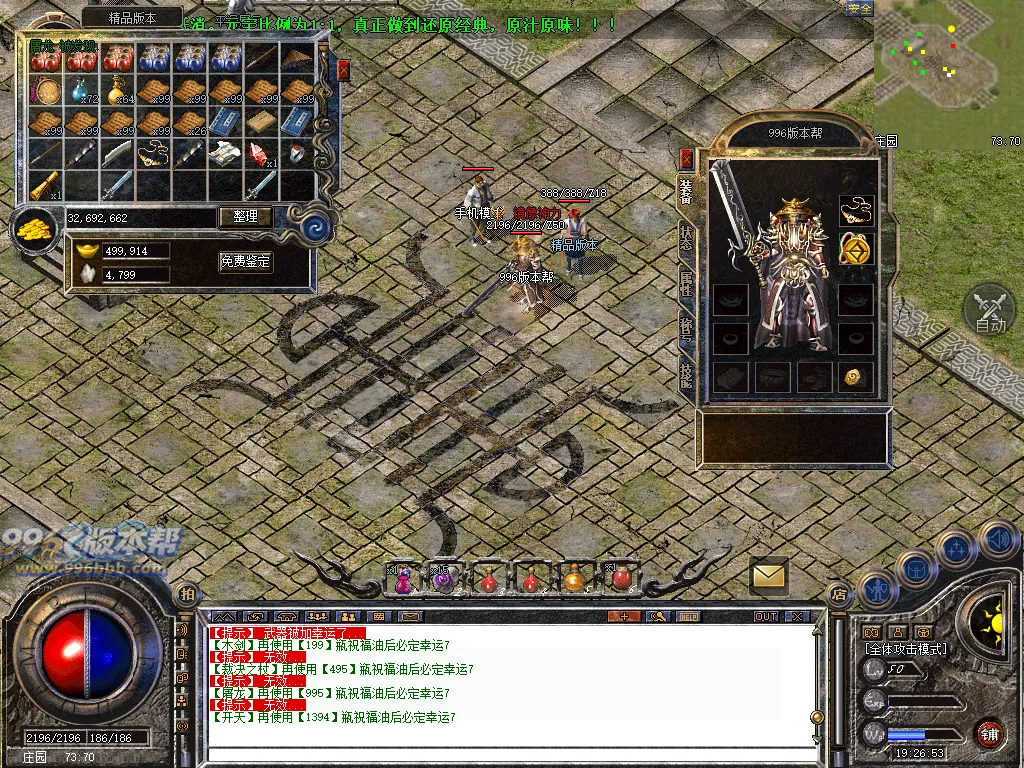This screenshot has height=768, width=1024.
Task: Select the straw hat in the bag
Action: (297, 60)
